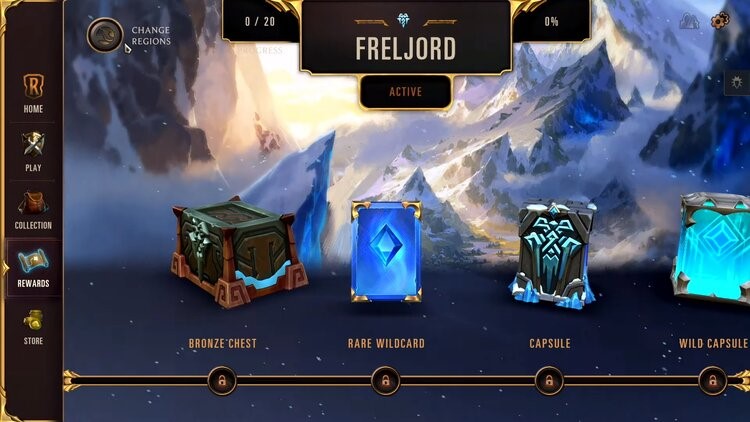Click the lock node under Capsule

(x=549, y=380)
